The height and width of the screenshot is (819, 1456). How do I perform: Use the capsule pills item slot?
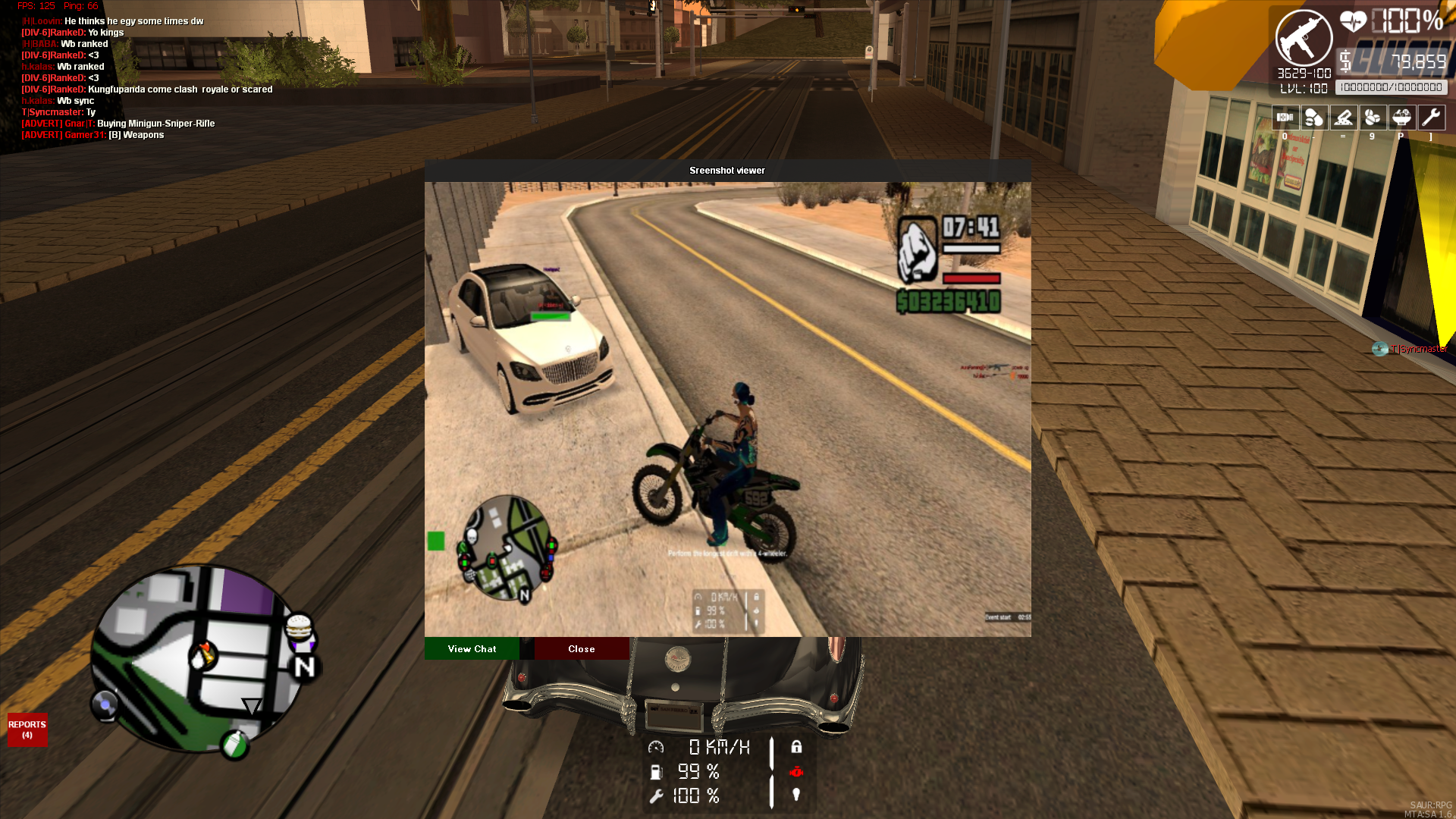point(1313,118)
